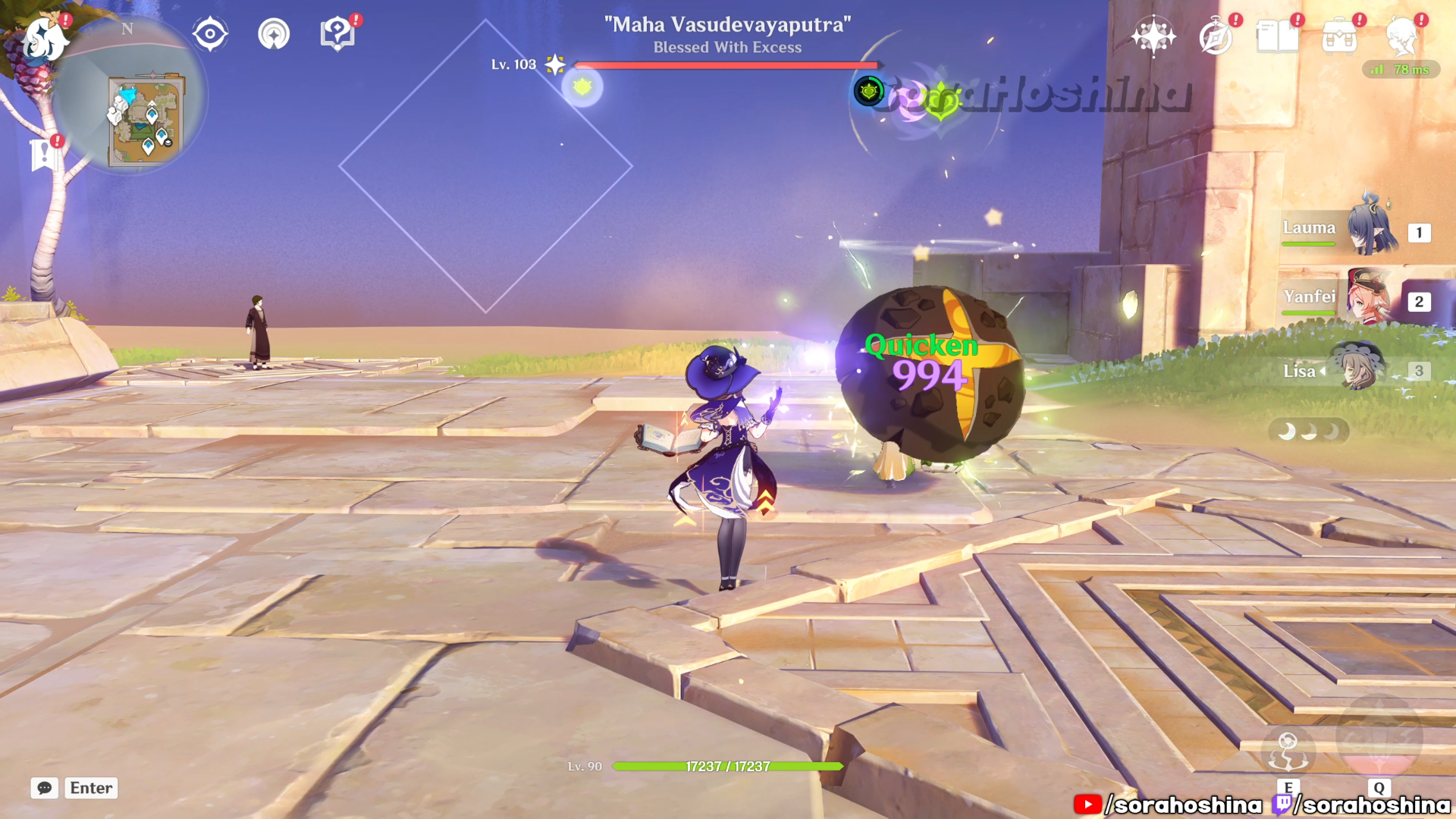The image size is (1456, 819).
Task: Activate Lisa's Elemental Skill button
Action: pyautogui.click(x=1288, y=751)
